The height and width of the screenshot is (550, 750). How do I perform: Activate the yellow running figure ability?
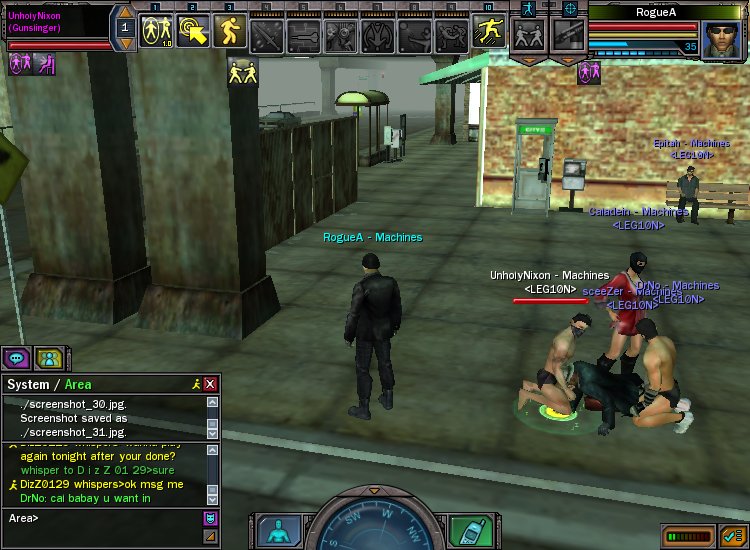pos(229,32)
